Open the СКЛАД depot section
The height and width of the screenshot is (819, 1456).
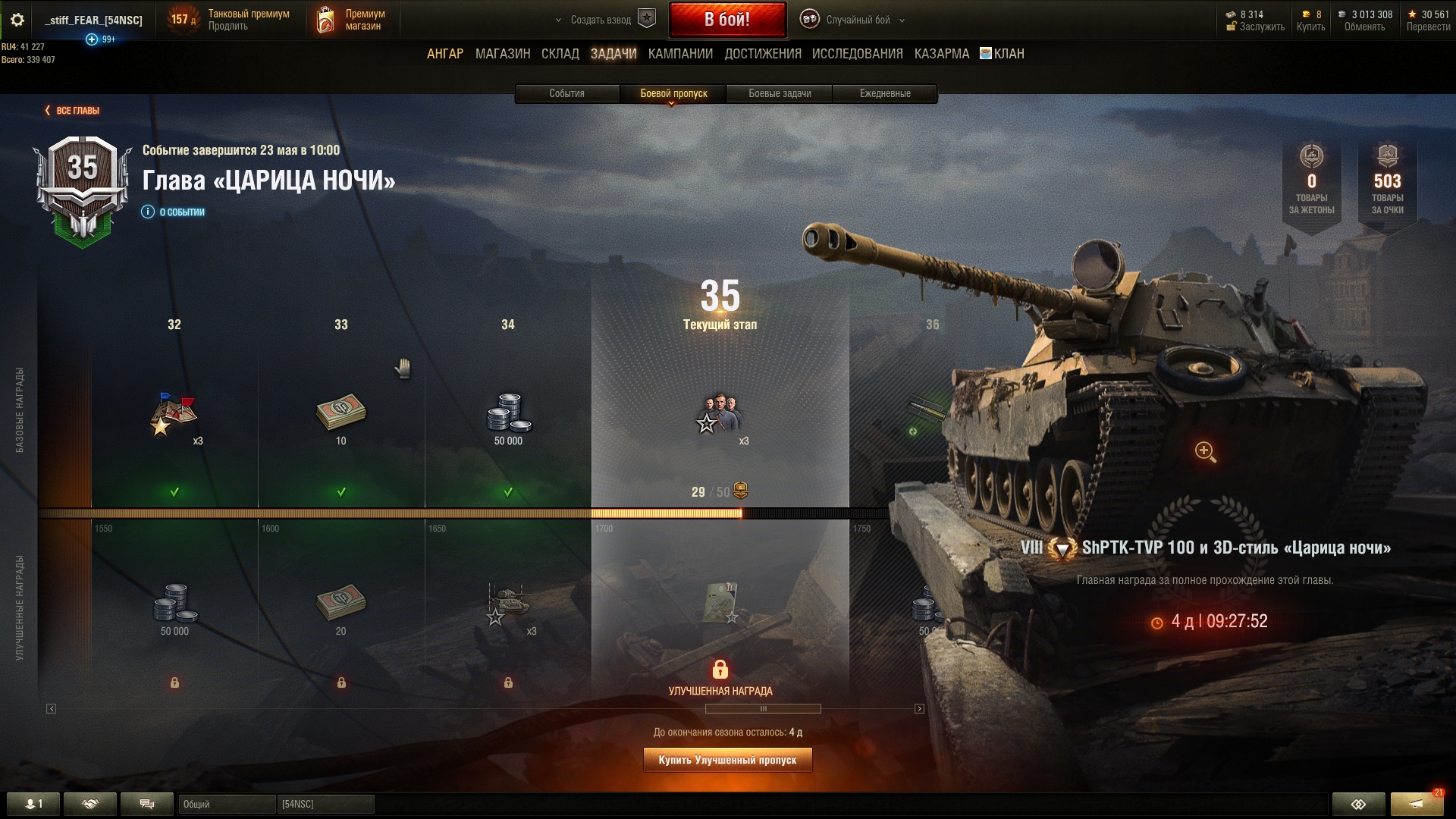point(560,54)
